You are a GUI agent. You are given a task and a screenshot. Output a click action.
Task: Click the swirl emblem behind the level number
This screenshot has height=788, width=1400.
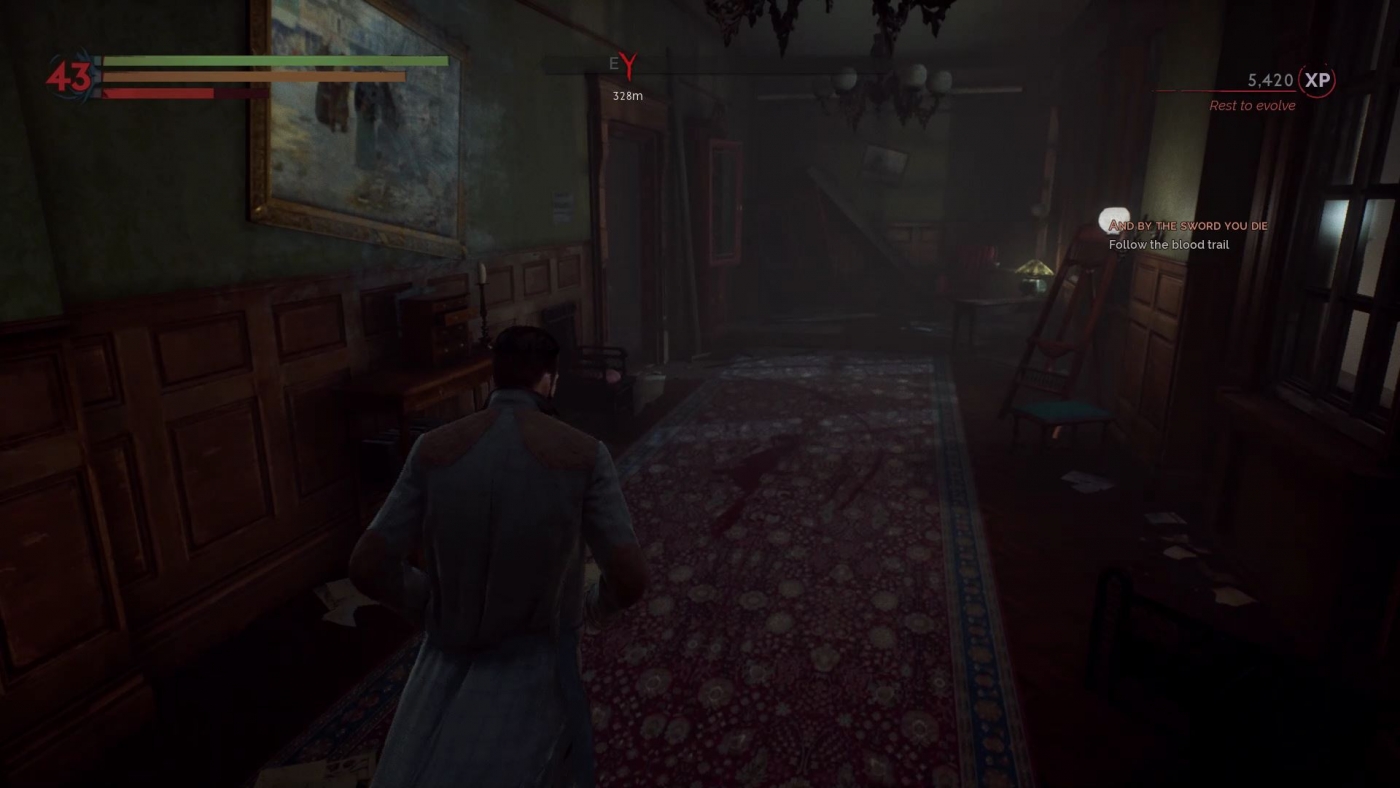[72, 74]
